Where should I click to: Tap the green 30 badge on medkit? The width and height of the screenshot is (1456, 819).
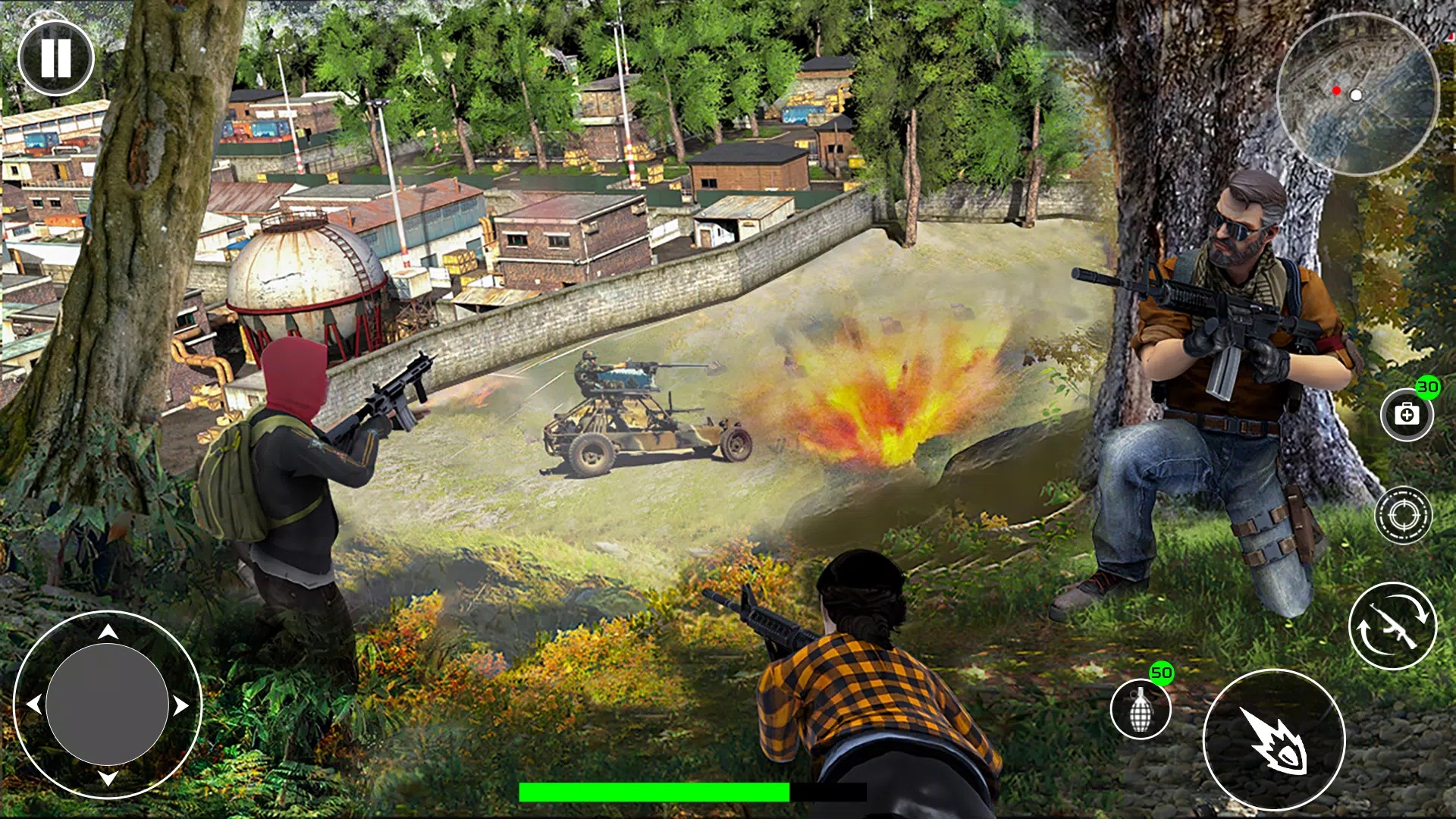point(1427,386)
